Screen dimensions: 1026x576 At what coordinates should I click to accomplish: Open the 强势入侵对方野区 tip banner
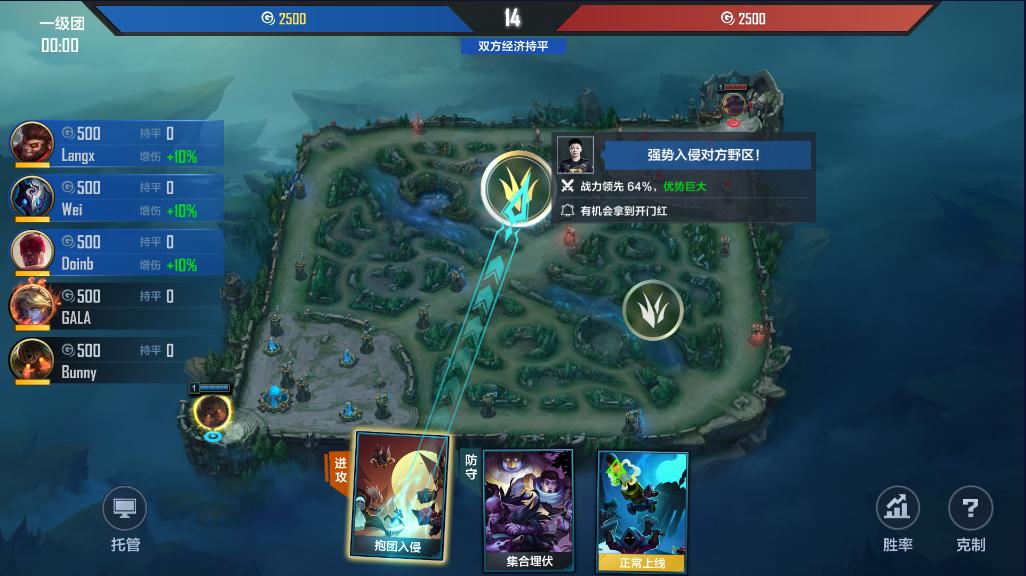pyautogui.click(x=703, y=155)
